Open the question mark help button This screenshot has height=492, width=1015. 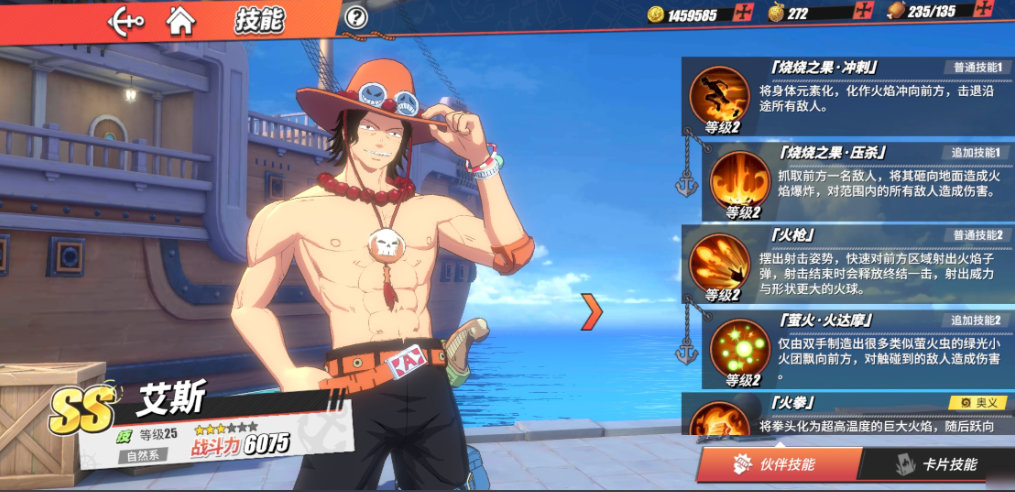[x=355, y=17]
